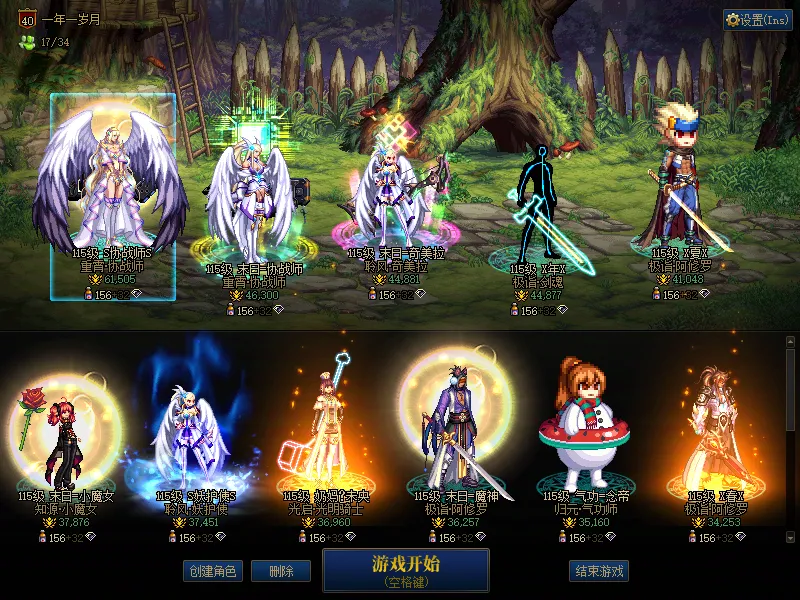Select the highlighted large-winged angel character
800x600 pixels.
(x=113, y=190)
